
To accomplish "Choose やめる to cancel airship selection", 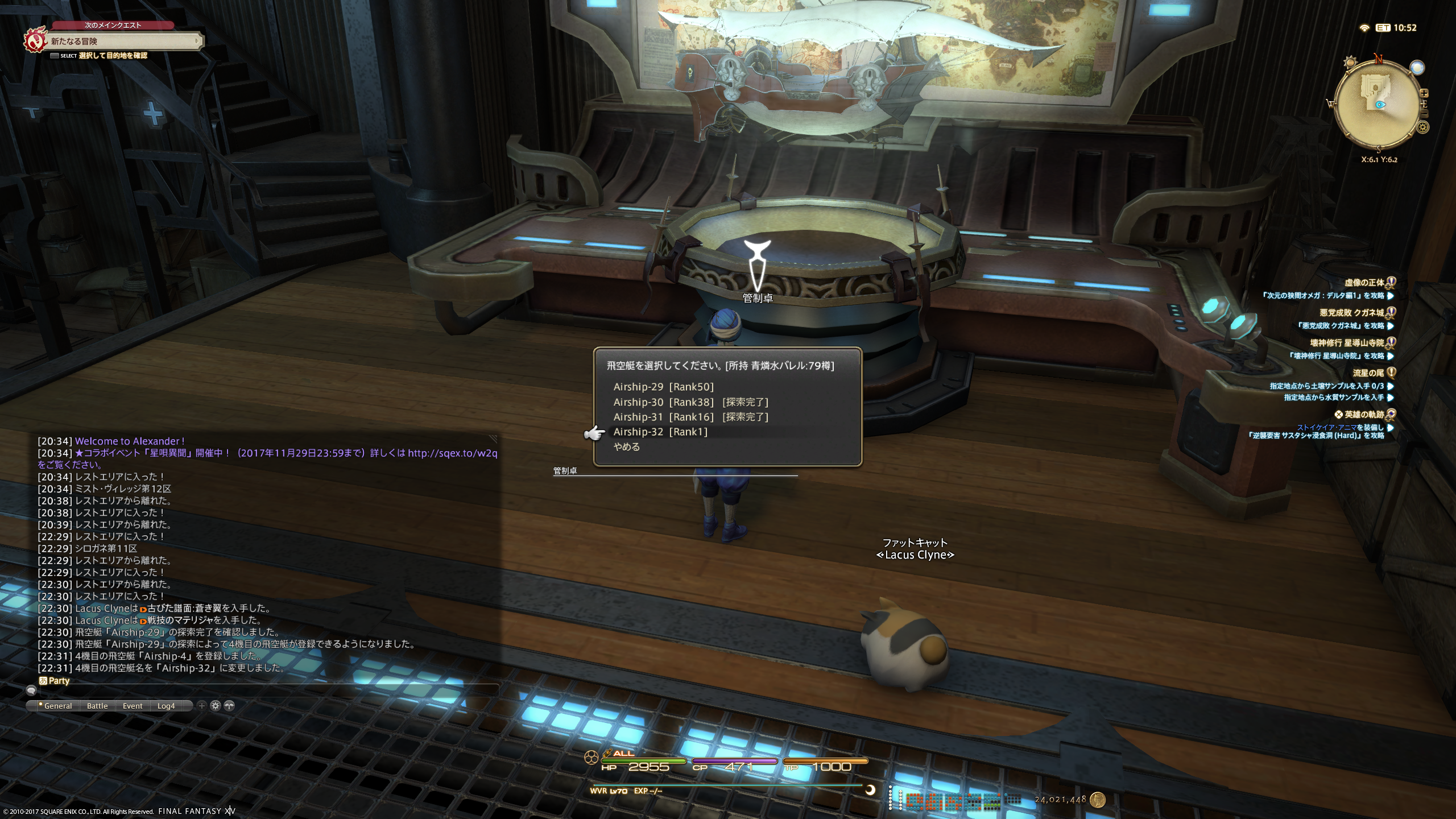I will (x=627, y=447).
